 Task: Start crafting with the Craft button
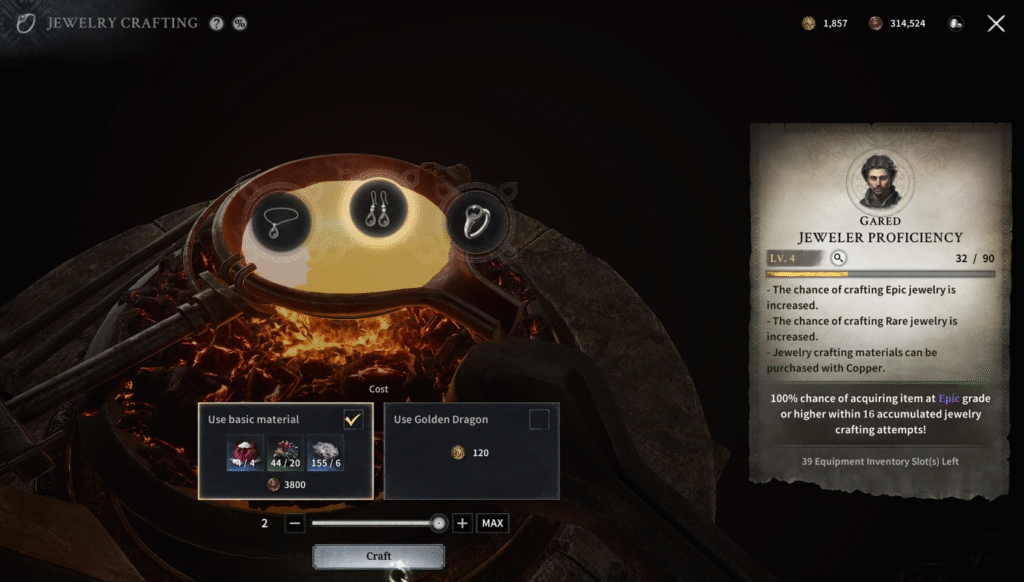tap(378, 556)
